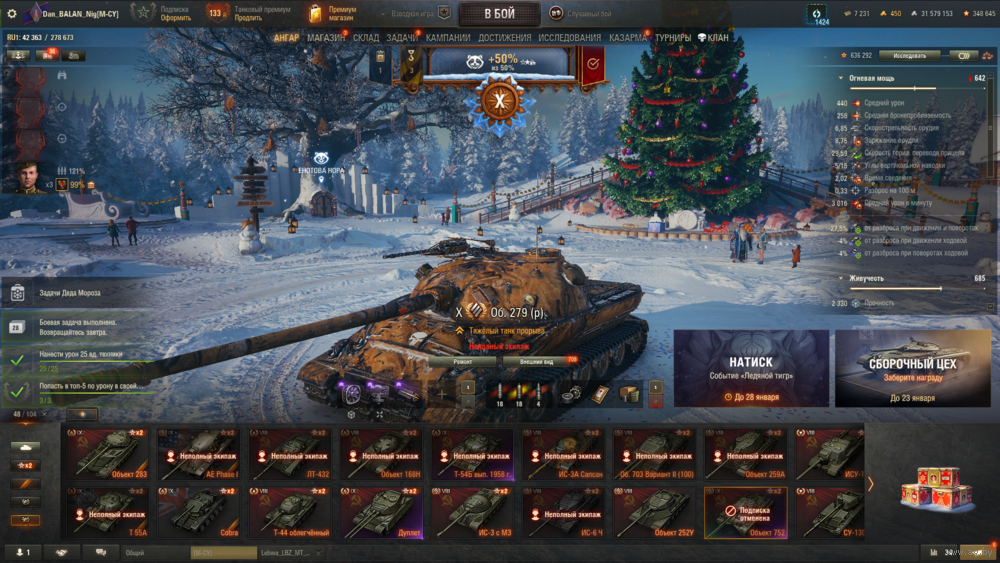The width and height of the screenshot is (1000, 563).
Task: Open the КЛАН tab
Action: coord(713,38)
